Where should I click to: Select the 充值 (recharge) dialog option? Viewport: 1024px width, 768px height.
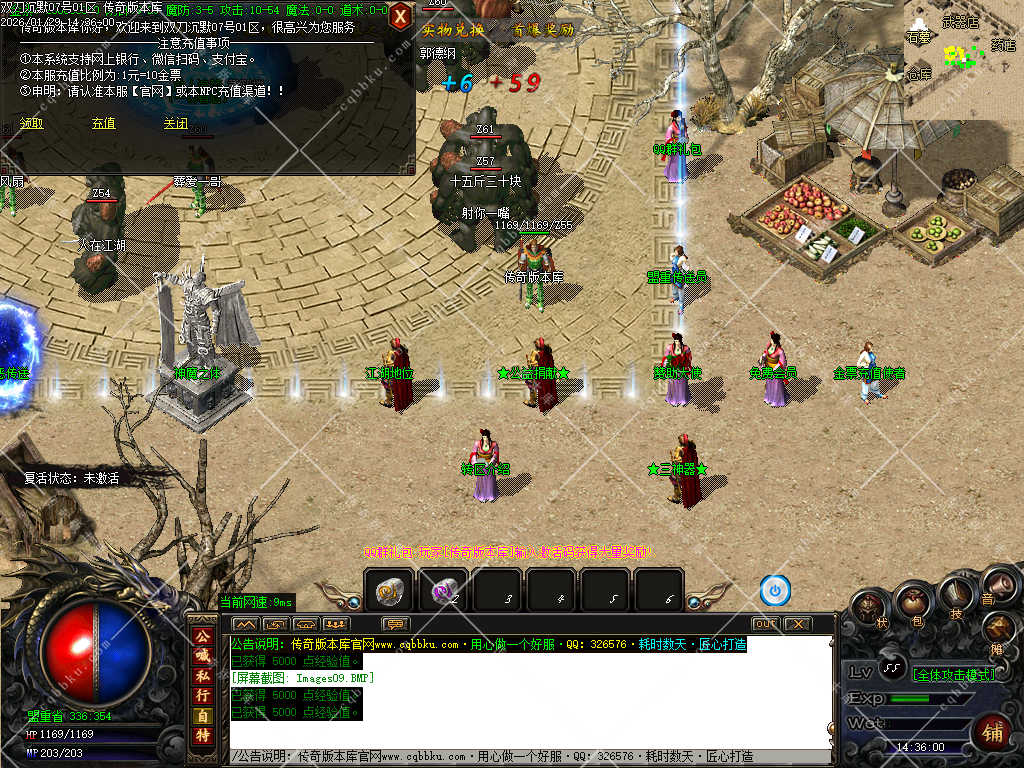104,124
